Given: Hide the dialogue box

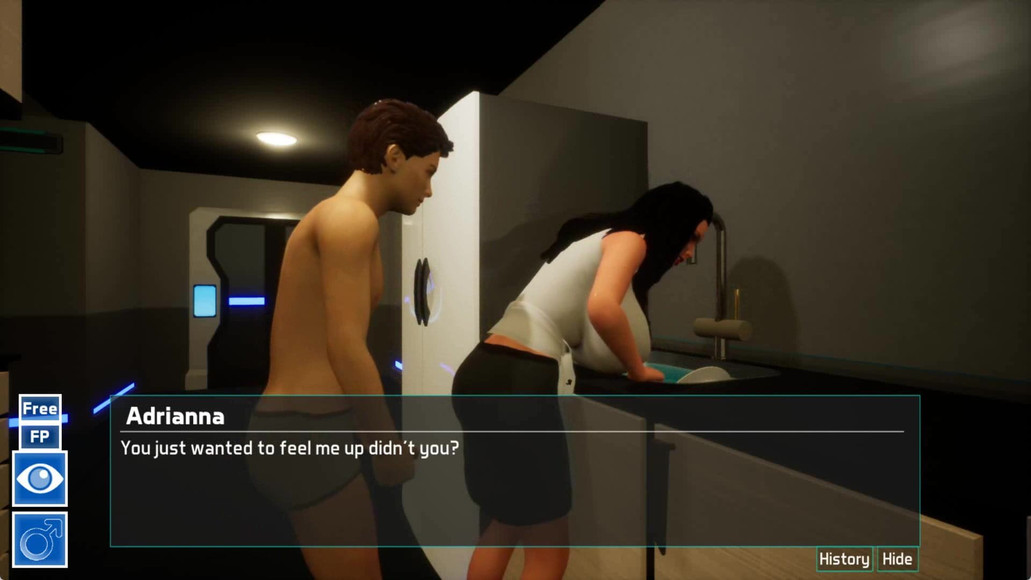Looking at the screenshot, I should 897,559.
